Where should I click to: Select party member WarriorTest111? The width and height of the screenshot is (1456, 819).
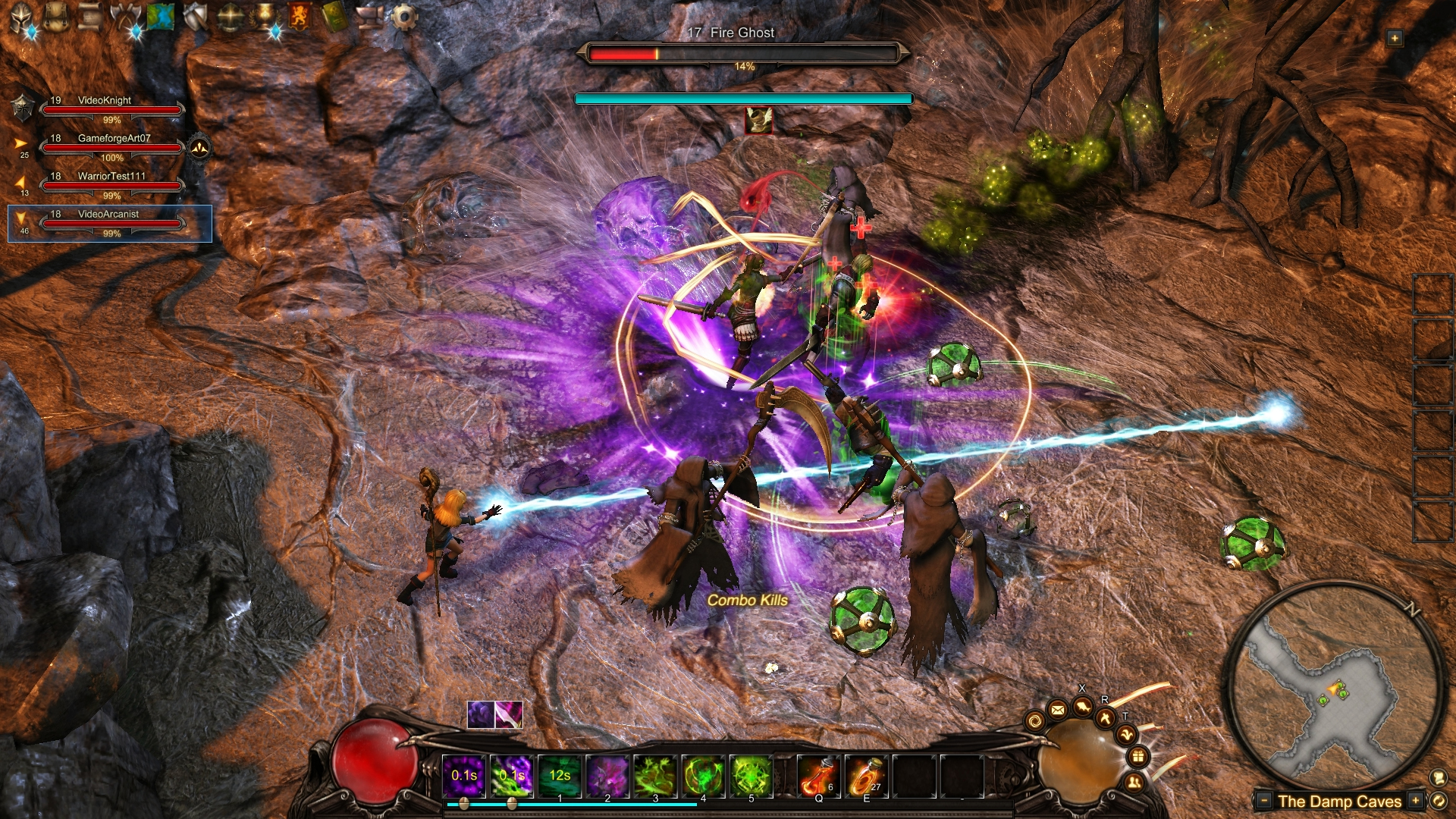click(112, 185)
